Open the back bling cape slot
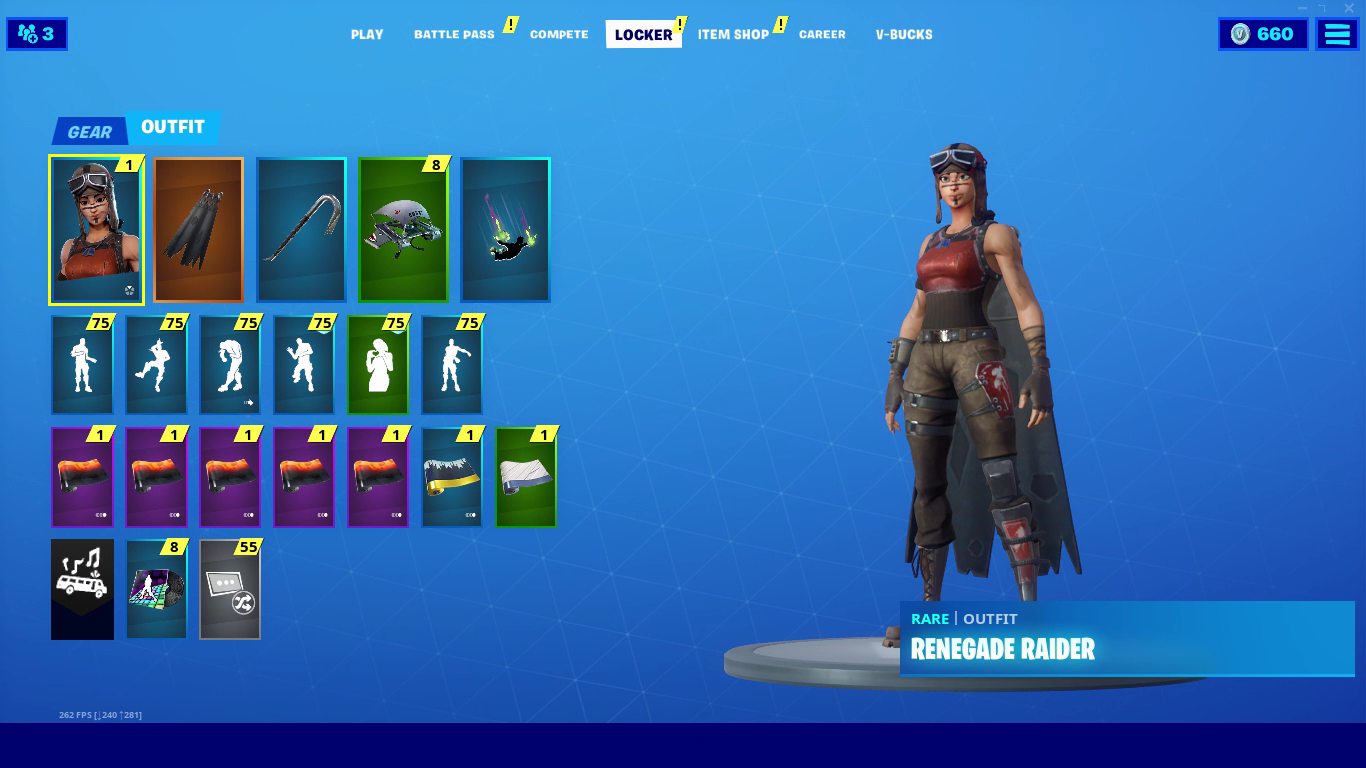The width and height of the screenshot is (1366, 768). coord(198,230)
